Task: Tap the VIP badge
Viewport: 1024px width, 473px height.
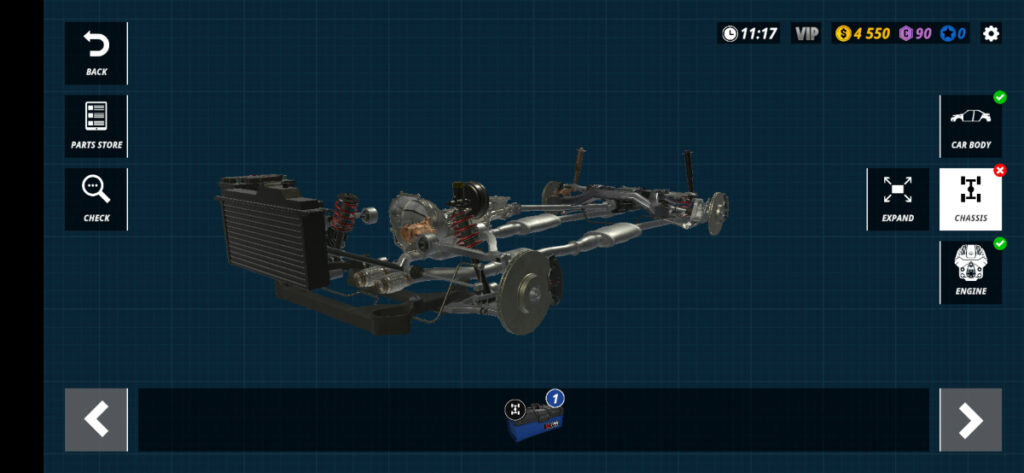Action: (x=806, y=34)
